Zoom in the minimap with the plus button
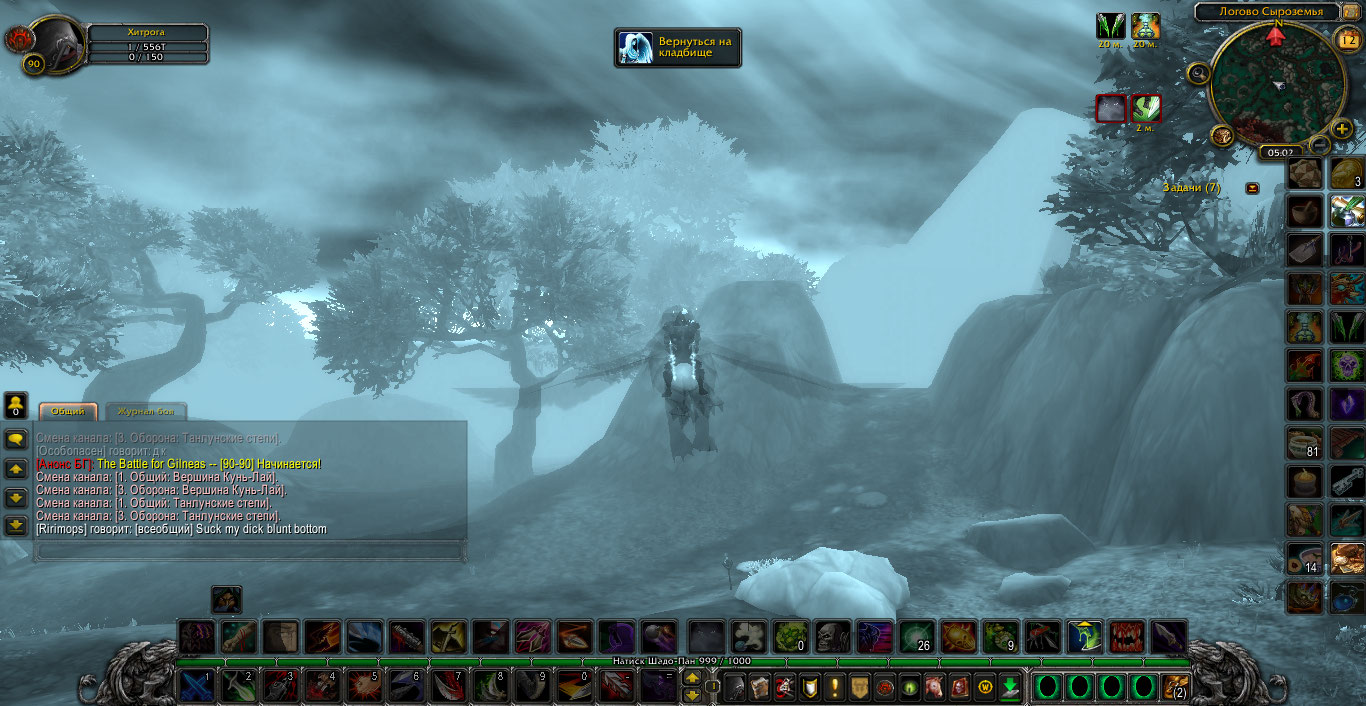 coord(1342,128)
